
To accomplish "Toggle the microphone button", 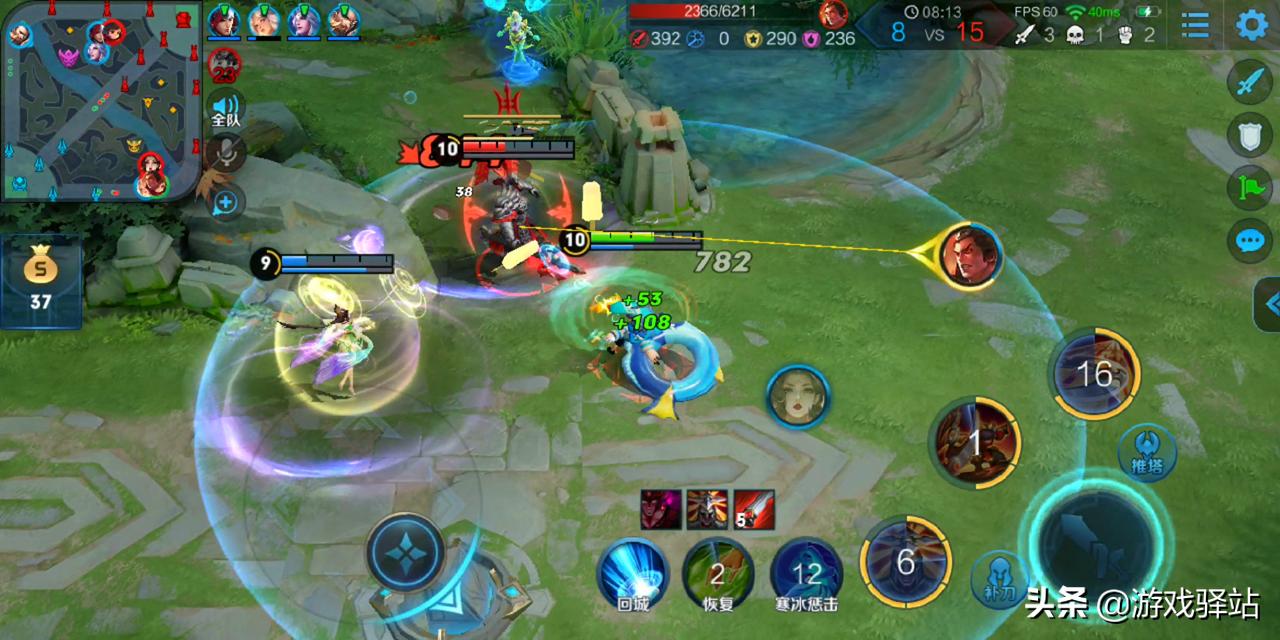I will pos(227,154).
